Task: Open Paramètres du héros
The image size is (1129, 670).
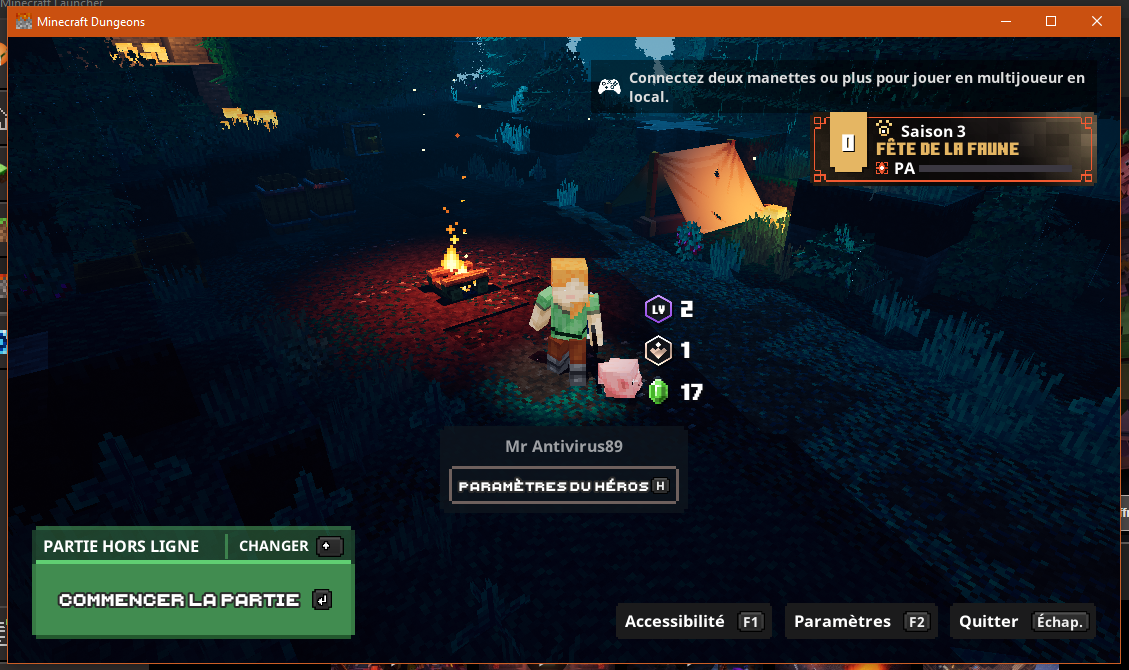Action: (564, 486)
